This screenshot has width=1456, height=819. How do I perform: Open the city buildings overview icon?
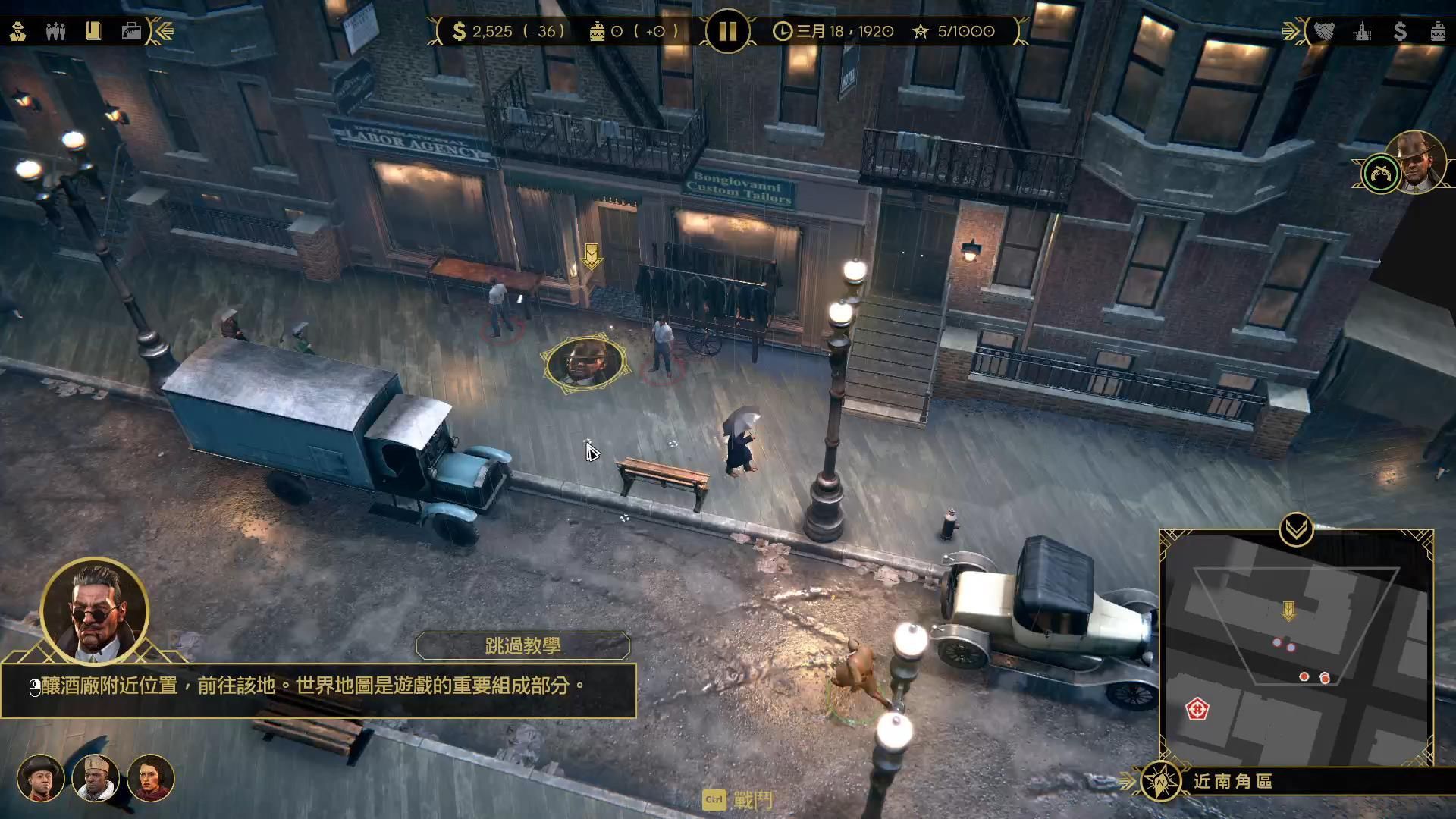tap(1363, 32)
